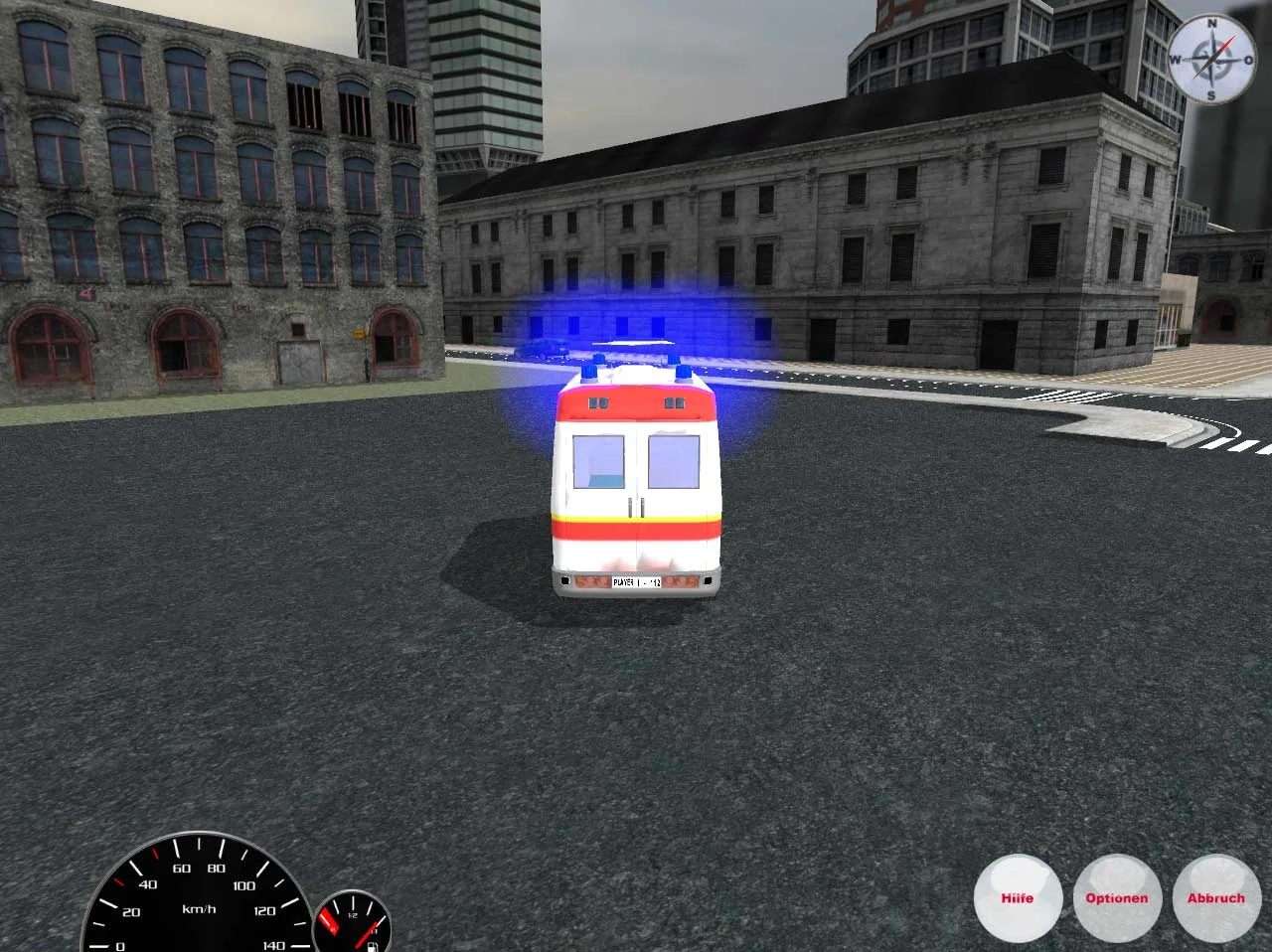Click the Abbruch button's circular icon

pos(1215,897)
